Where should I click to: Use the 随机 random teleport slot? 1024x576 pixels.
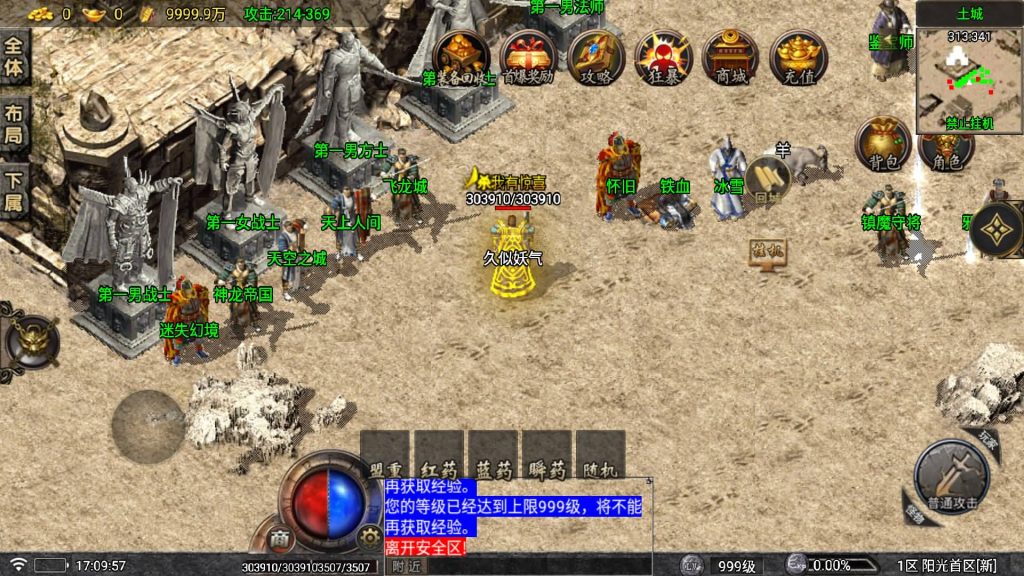tap(601, 453)
